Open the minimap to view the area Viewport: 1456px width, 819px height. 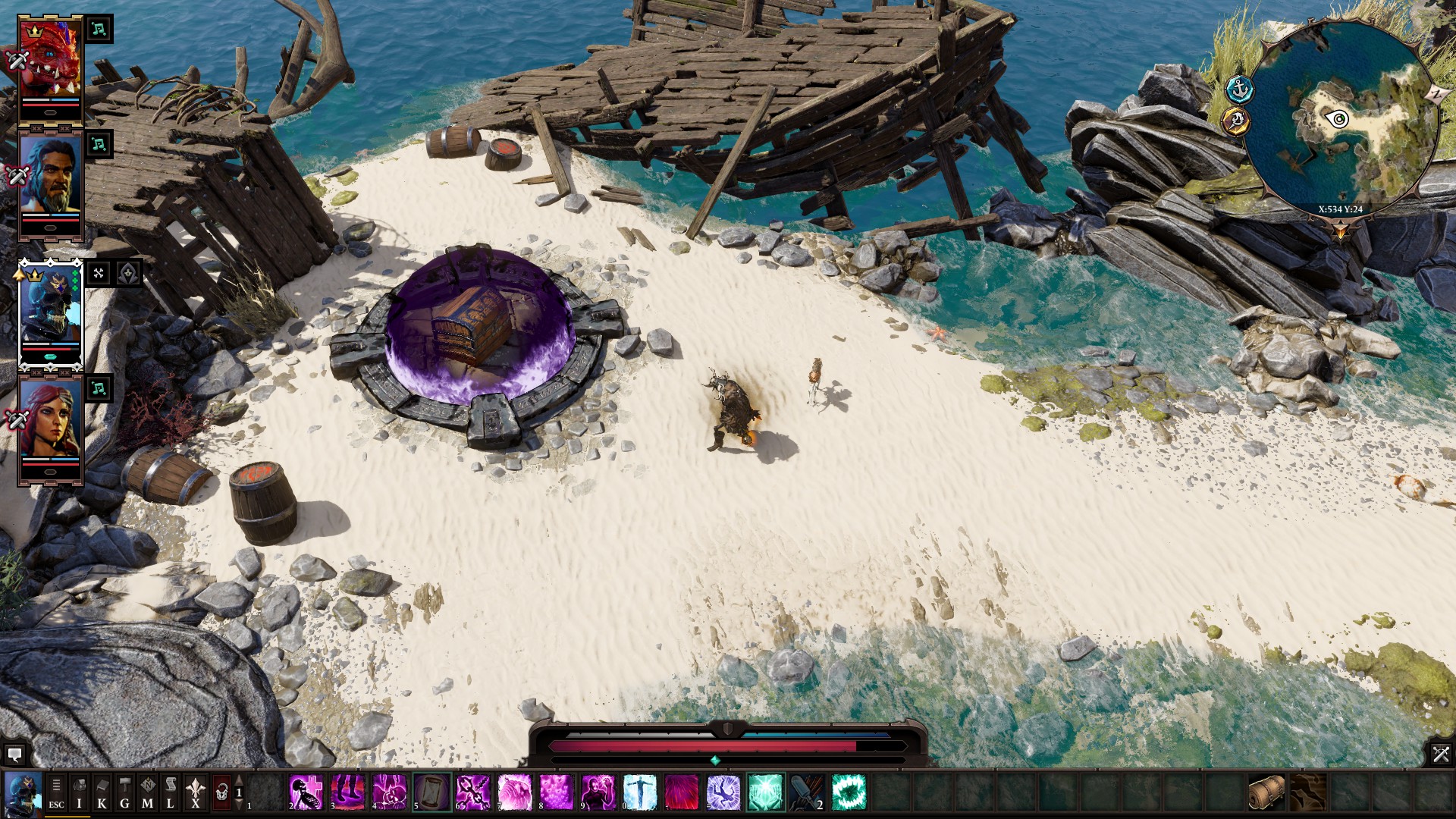[x=1341, y=119]
